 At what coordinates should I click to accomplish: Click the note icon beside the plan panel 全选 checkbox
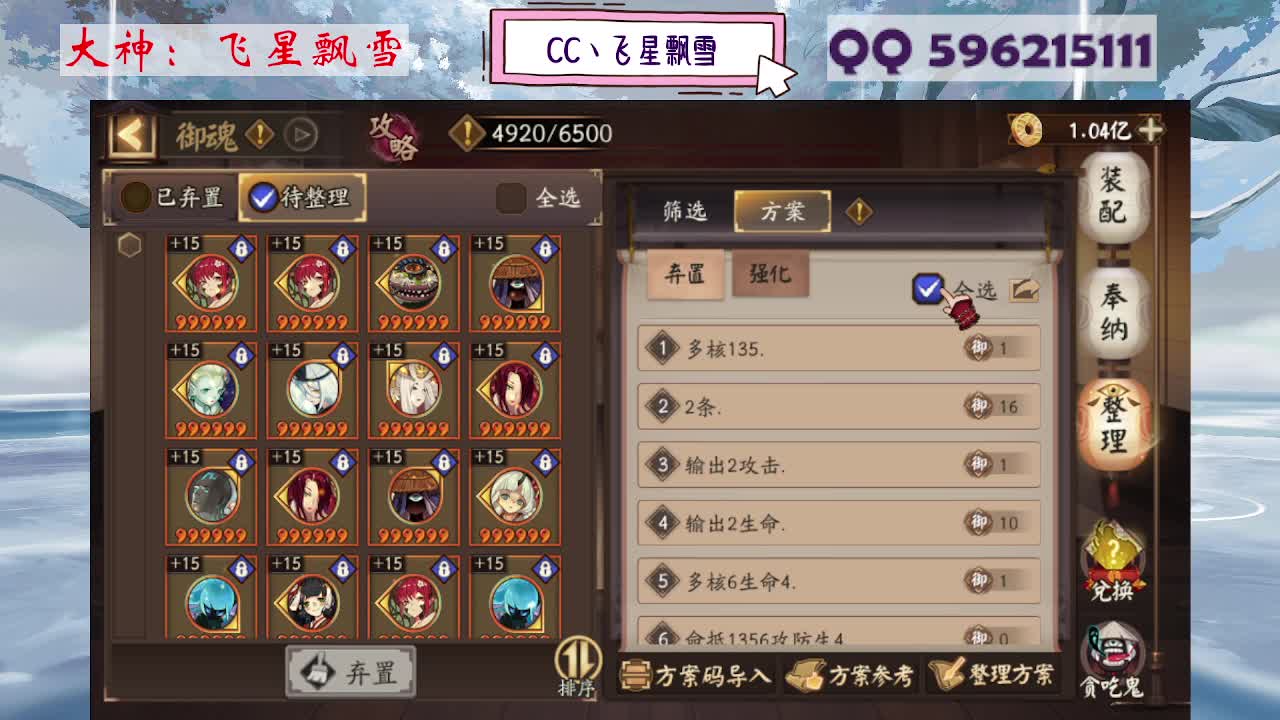click(1026, 289)
